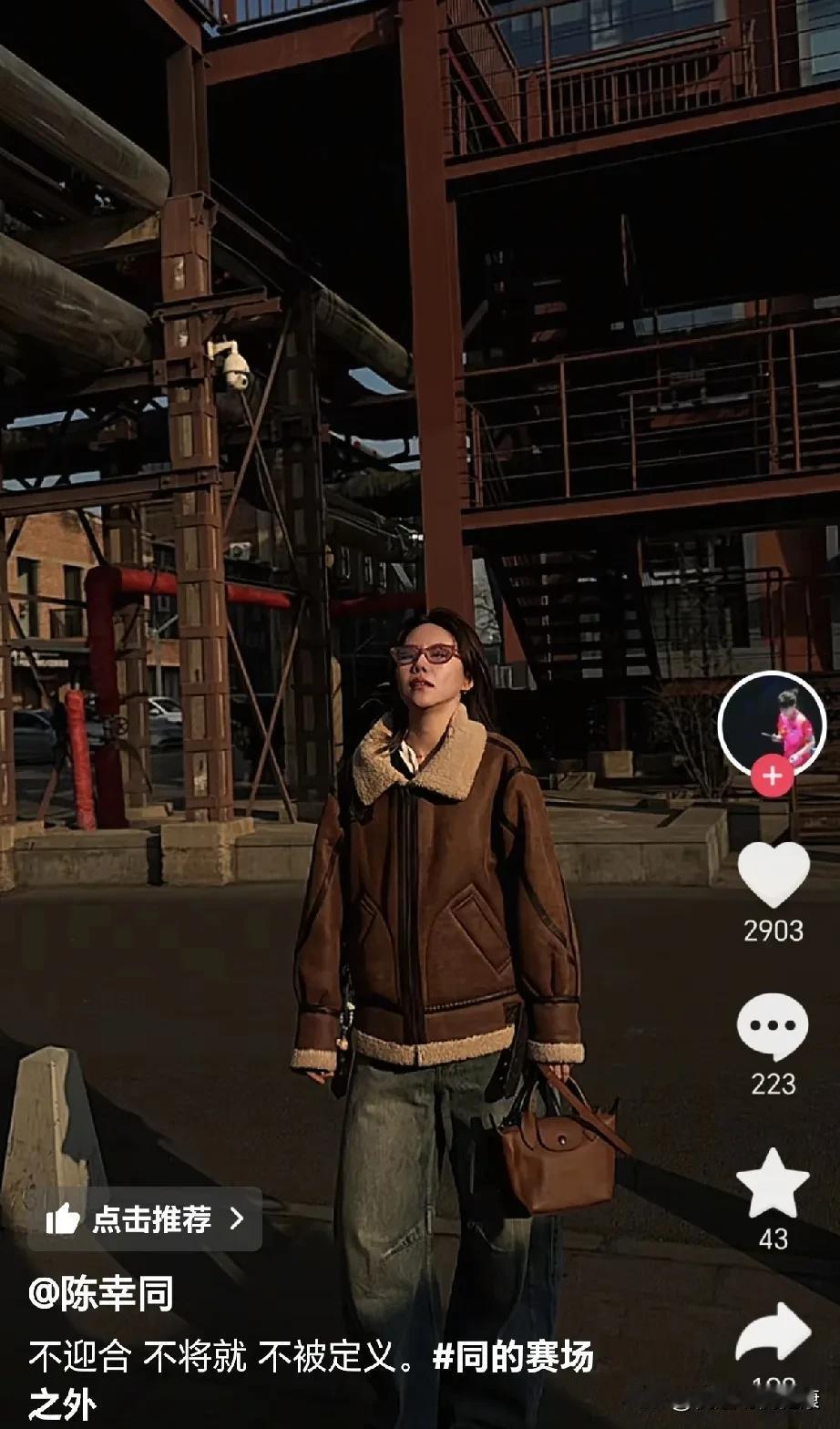The height and width of the screenshot is (1429, 840).
Task: Open the @陈幸同 username link
Action: pos(100,1294)
